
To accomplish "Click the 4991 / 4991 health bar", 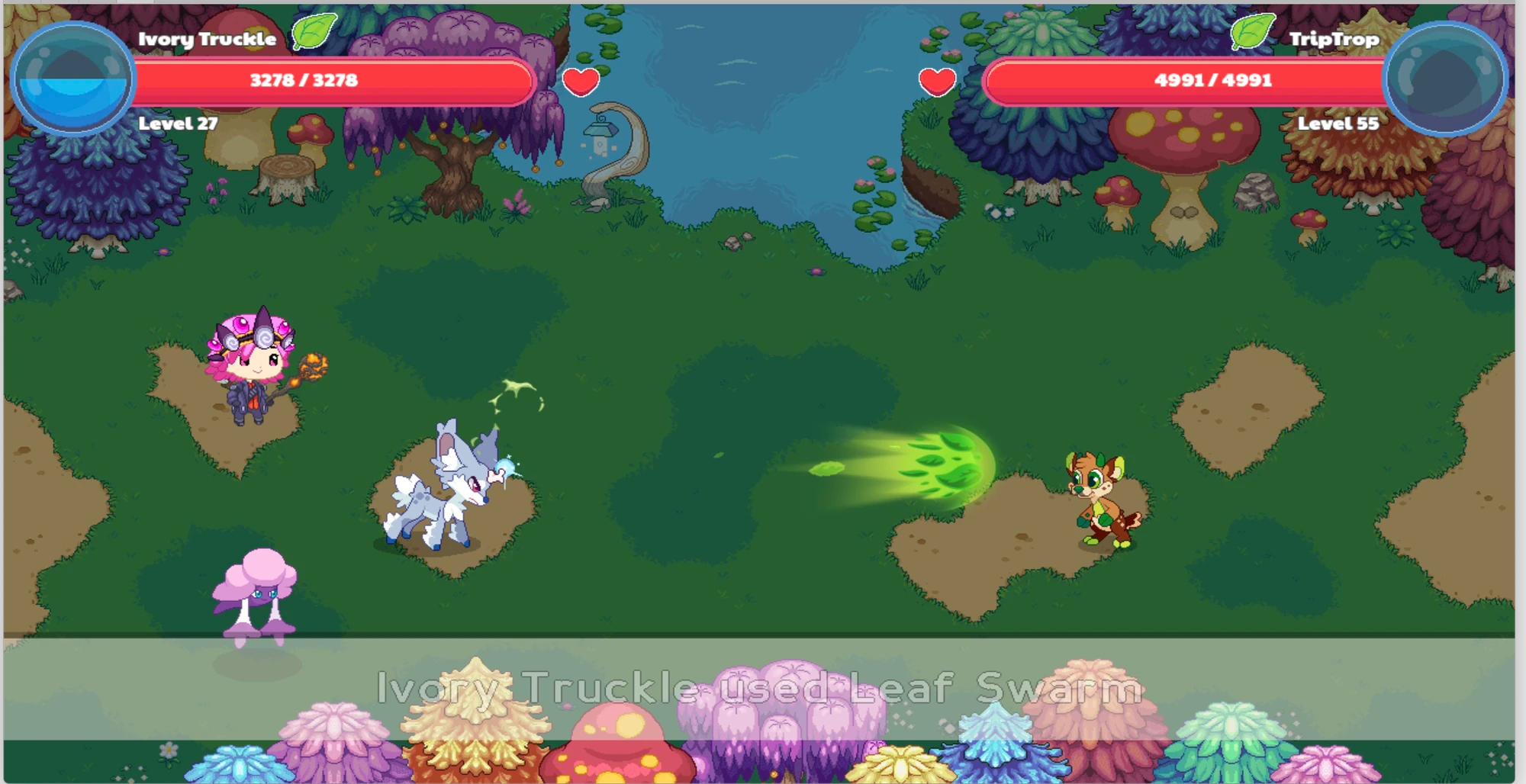I will [1213, 80].
